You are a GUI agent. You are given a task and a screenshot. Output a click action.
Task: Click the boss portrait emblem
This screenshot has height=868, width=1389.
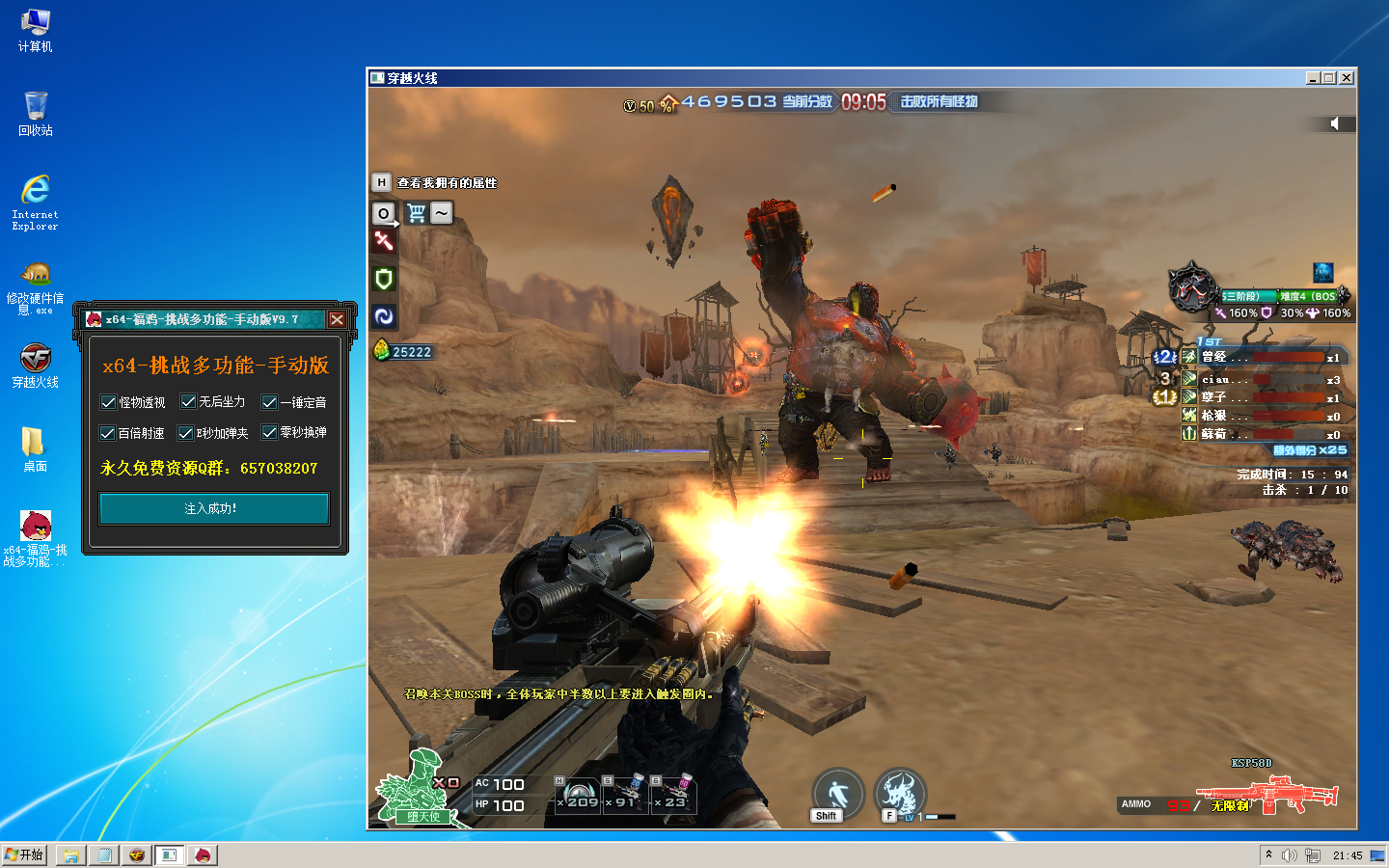[x=1192, y=287]
